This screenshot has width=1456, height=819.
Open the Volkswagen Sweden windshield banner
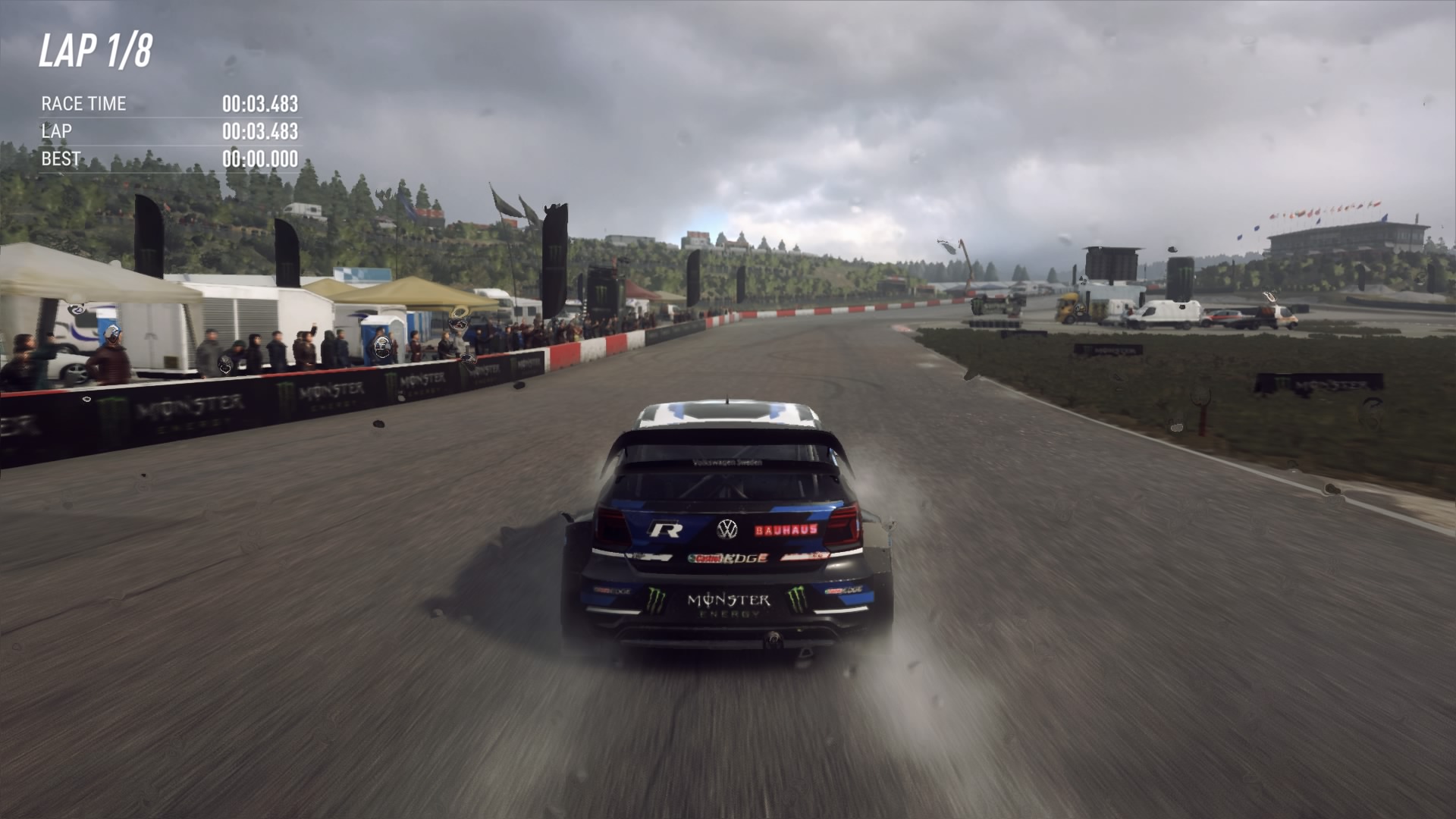tap(726, 461)
